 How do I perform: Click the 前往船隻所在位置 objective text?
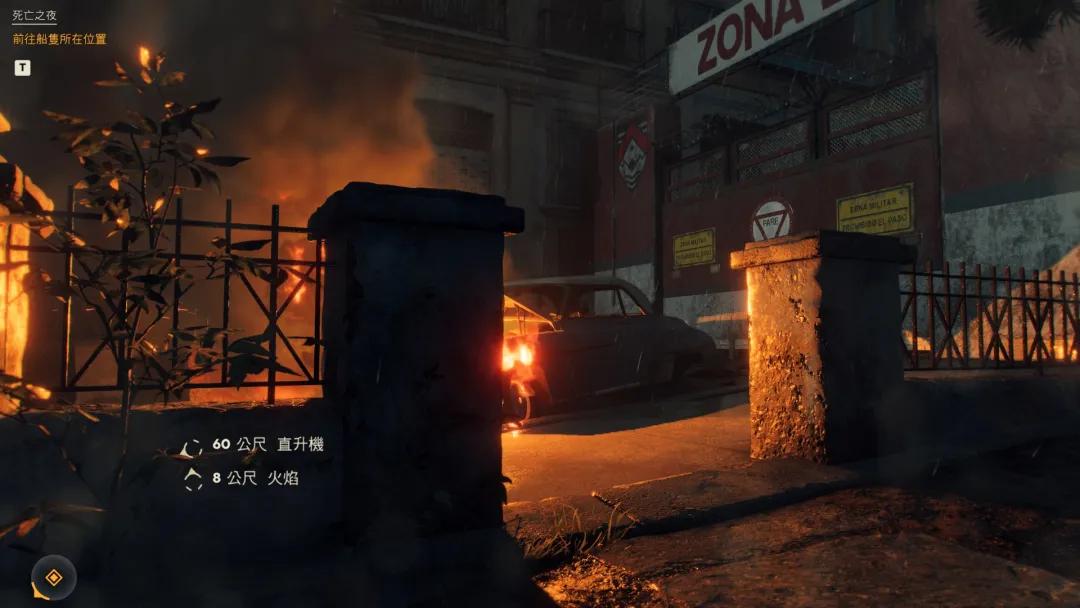tap(59, 39)
